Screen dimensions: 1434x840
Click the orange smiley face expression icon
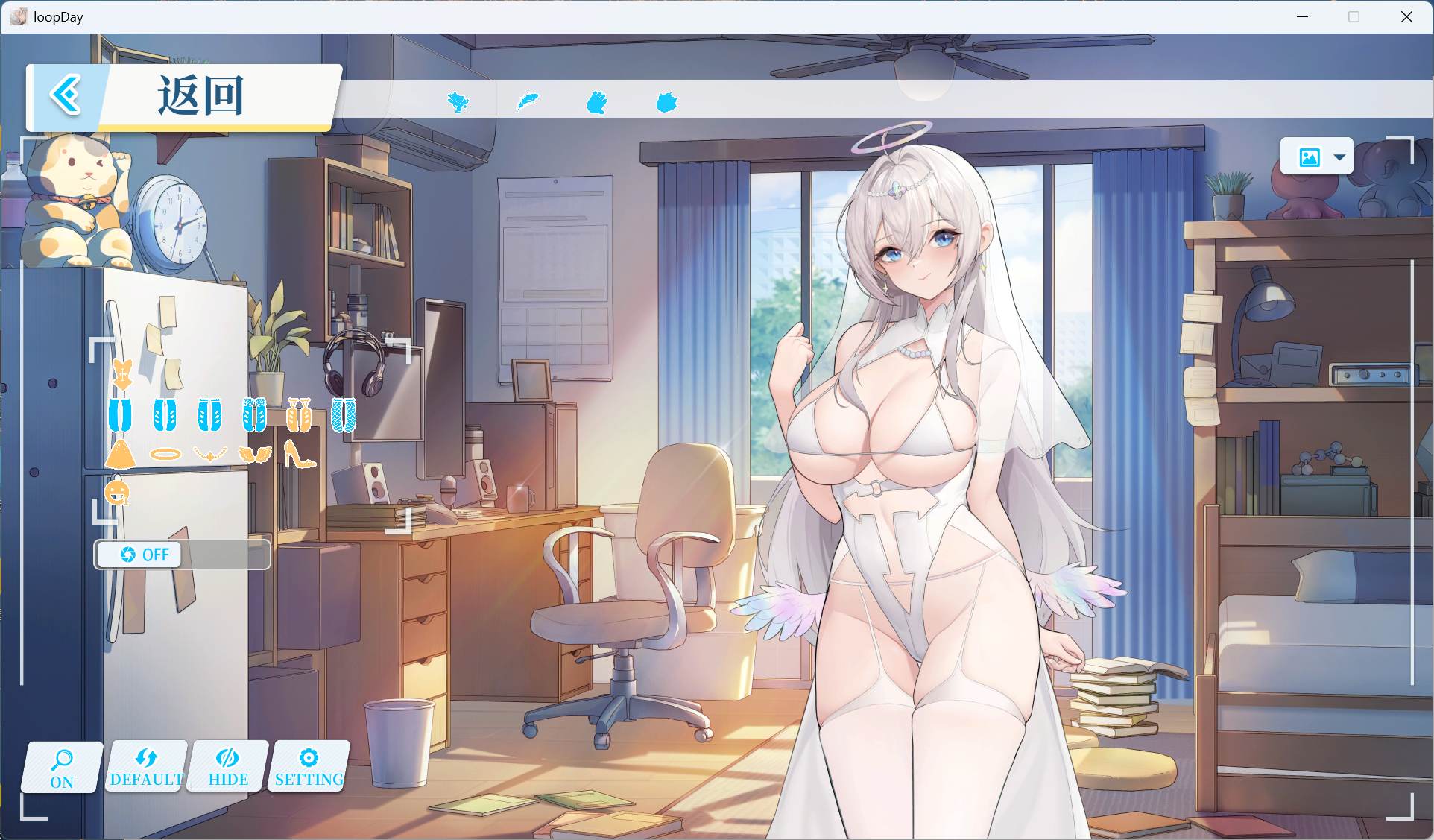pyautogui.click(x=118, y=492)
